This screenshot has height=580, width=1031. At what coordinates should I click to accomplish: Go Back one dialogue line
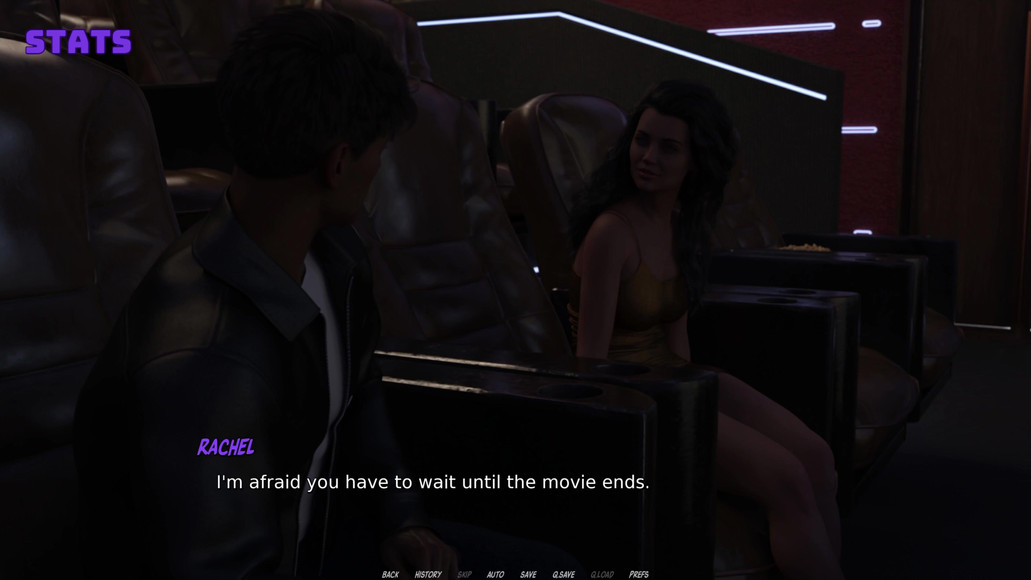[x=390, y=575]
